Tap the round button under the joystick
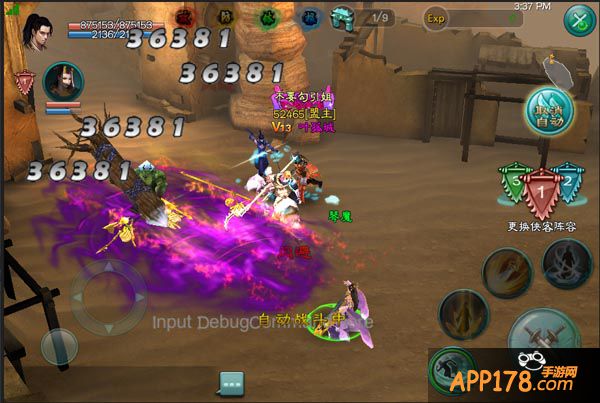Image resolution: width=600 pixels, height=403 pixels. click(x=59, y=347)
